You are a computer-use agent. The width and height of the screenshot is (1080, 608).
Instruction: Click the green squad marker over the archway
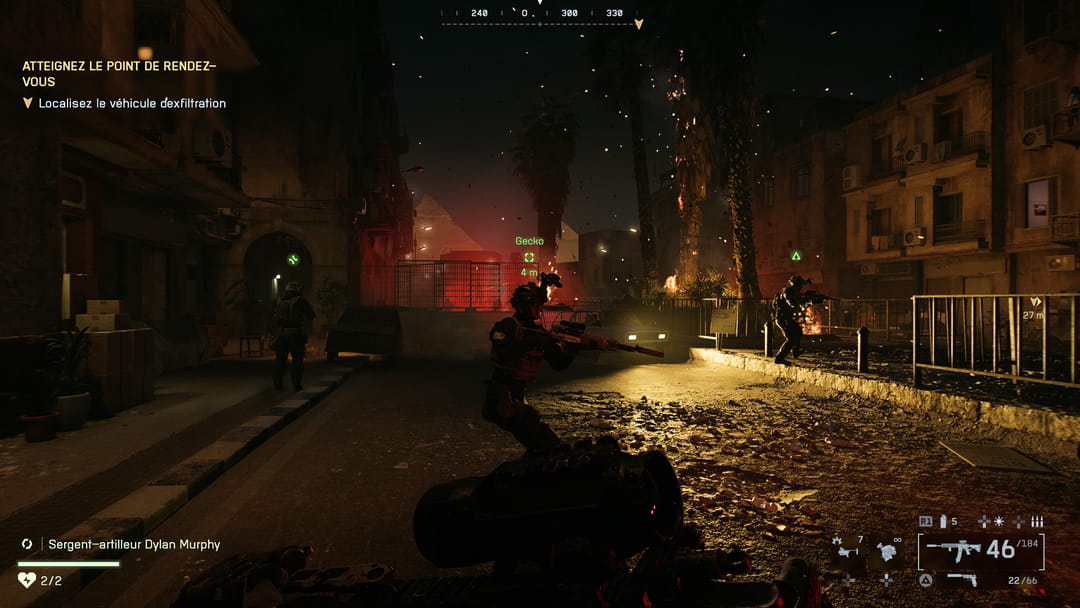point(293,259)
